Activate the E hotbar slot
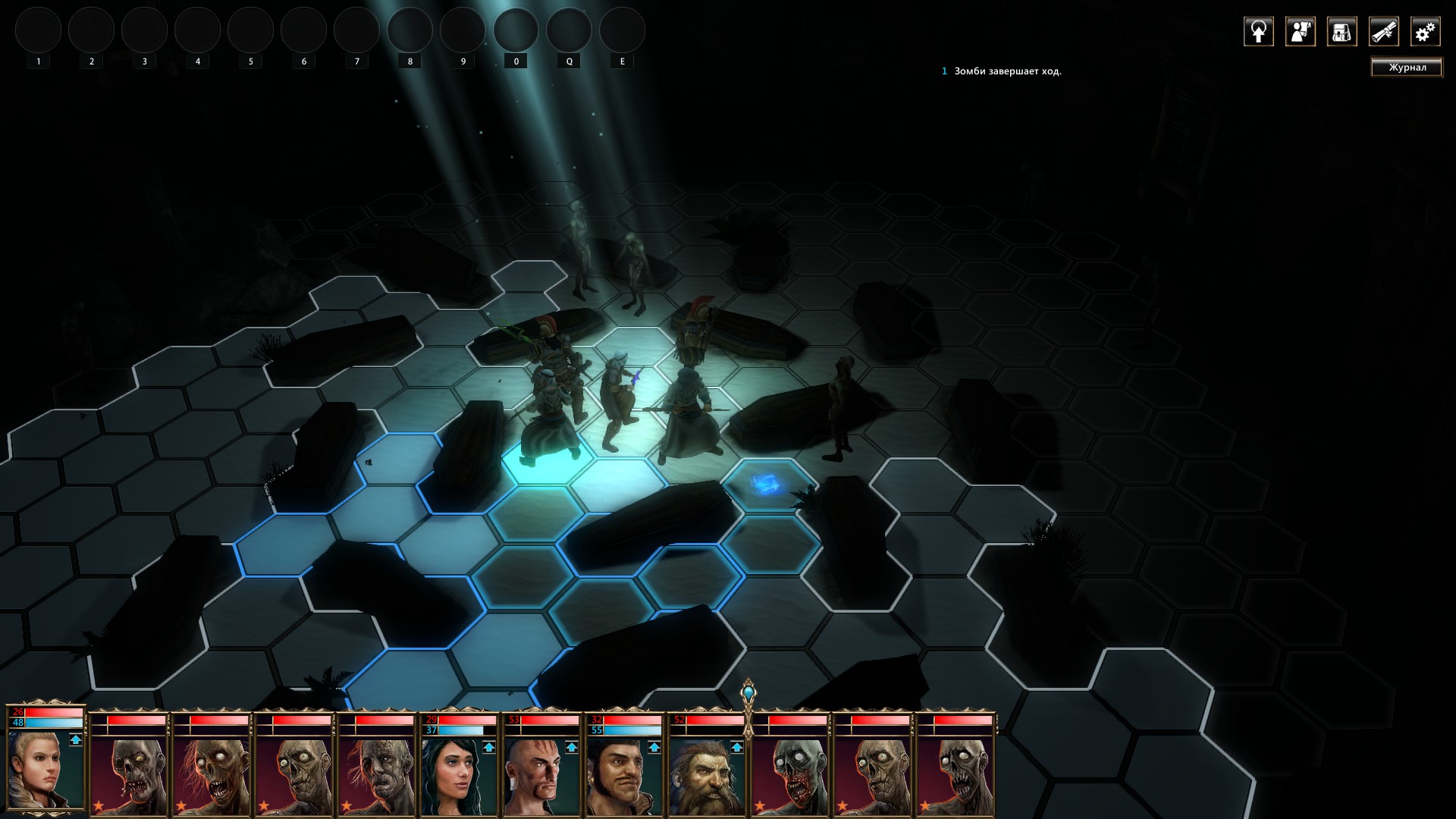The height and width of the screenshot is (819, 1456). pyautogui.click(x=622, y=30)
